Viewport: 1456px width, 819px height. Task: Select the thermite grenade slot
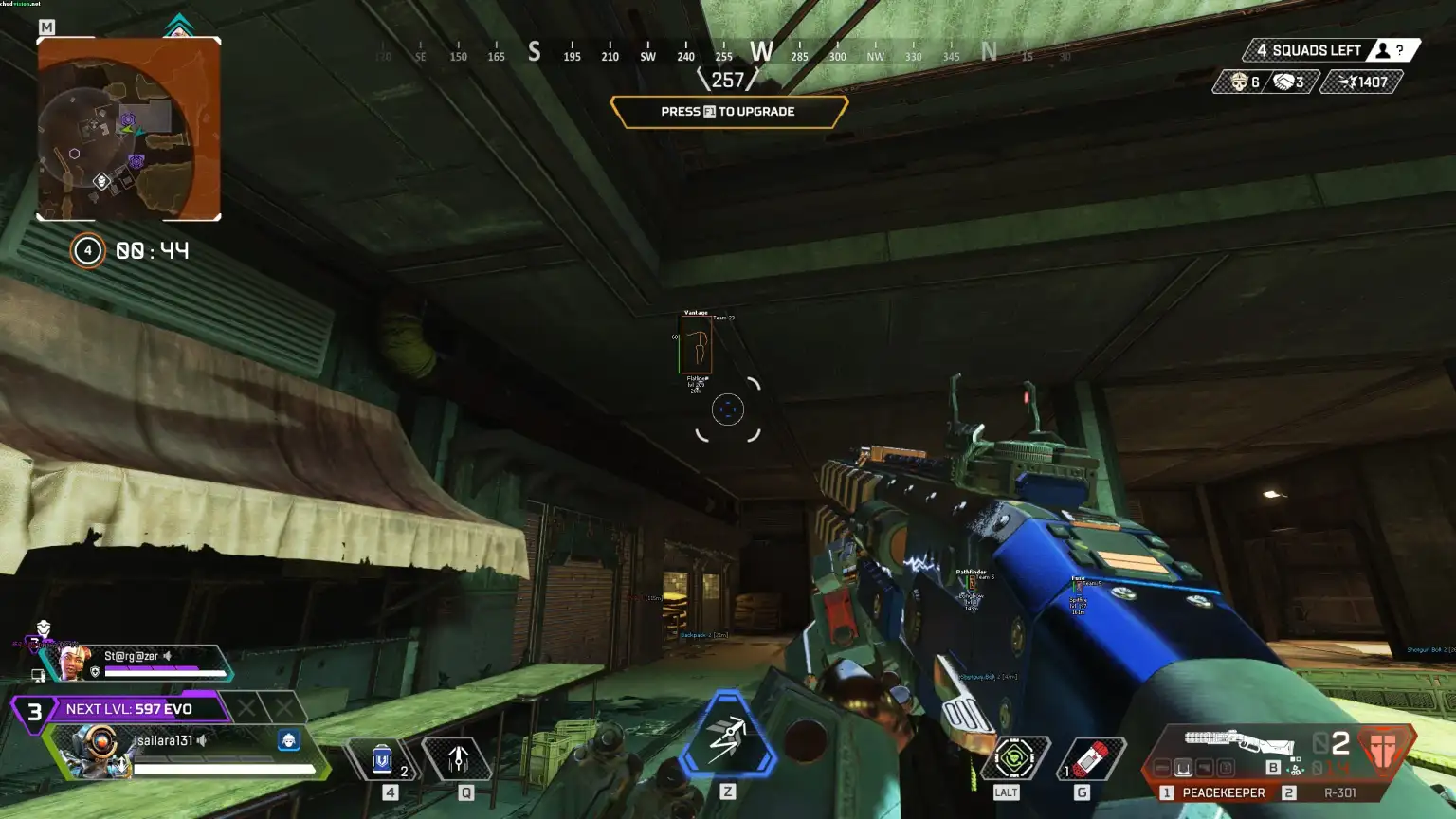[x=1091, y=759]
